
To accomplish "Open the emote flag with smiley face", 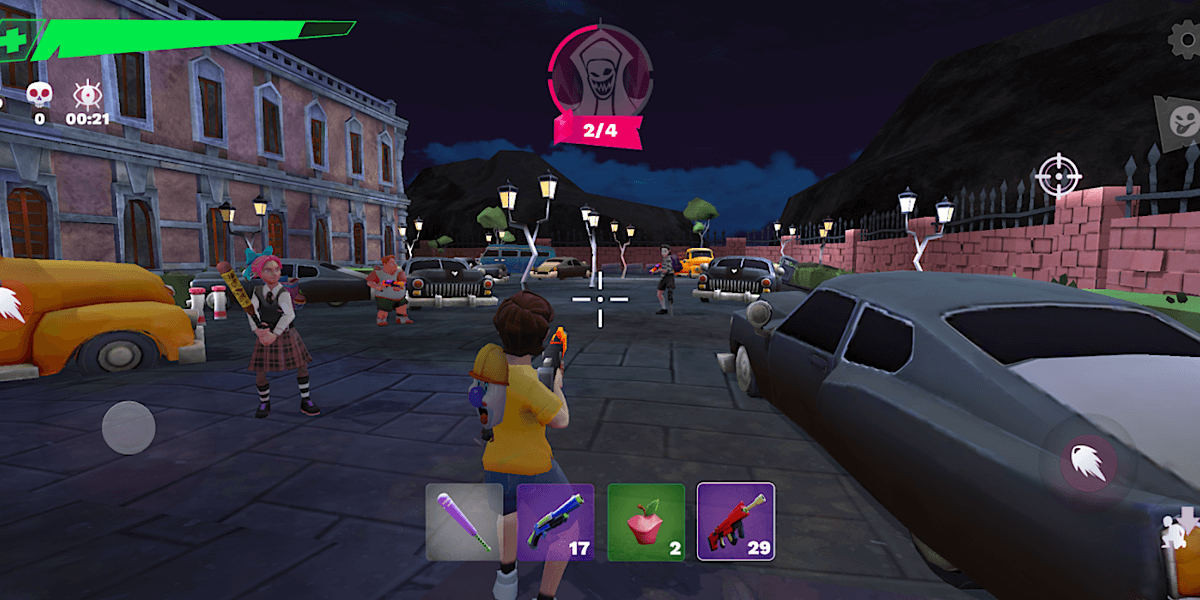I will click(x=1180, y=120).
